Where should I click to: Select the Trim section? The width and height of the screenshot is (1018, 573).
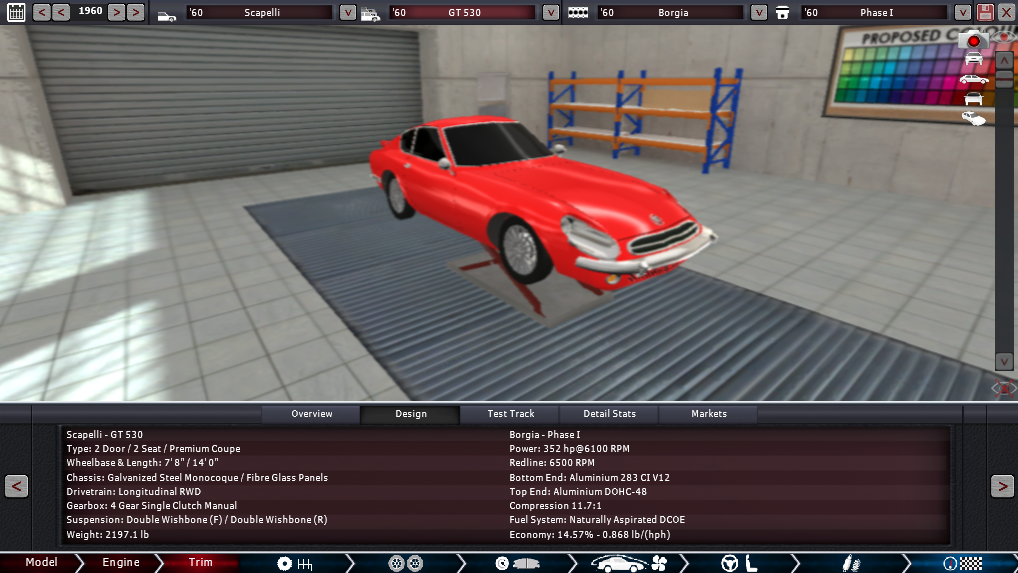pos(200,563)
